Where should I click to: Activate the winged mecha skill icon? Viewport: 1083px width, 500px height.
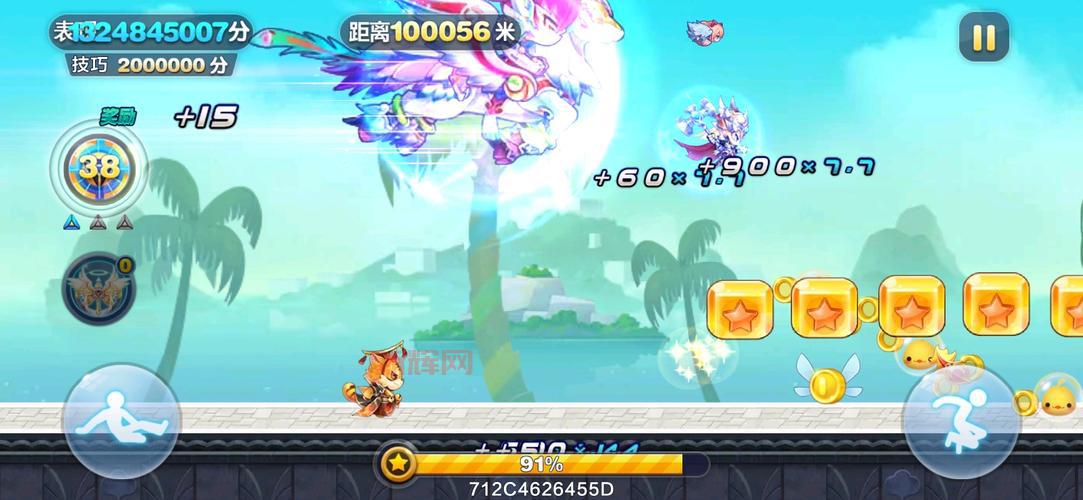point(98,288)
